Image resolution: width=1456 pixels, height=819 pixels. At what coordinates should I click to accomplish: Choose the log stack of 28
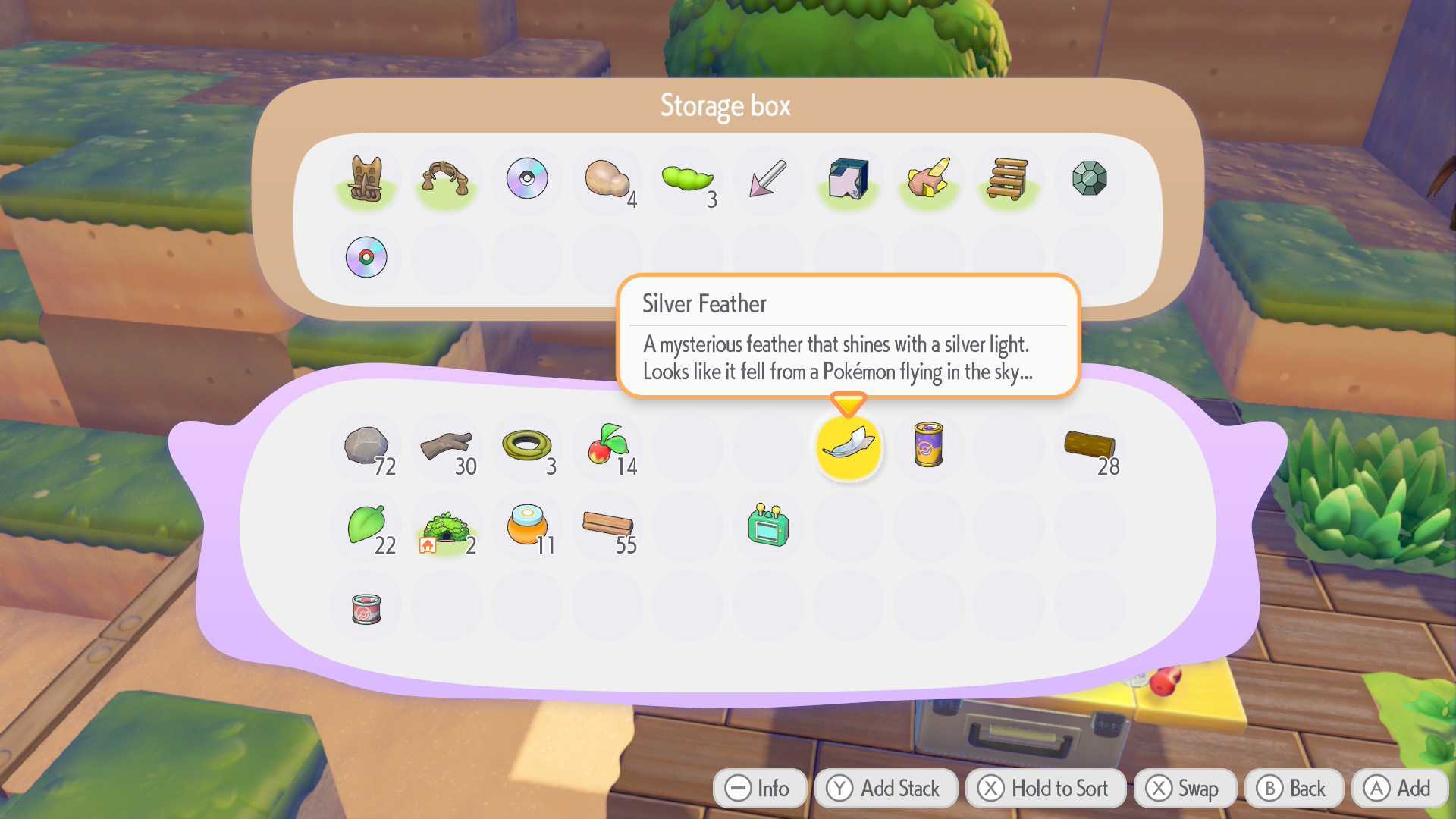pyautogui.click(x=1090, y=447)
